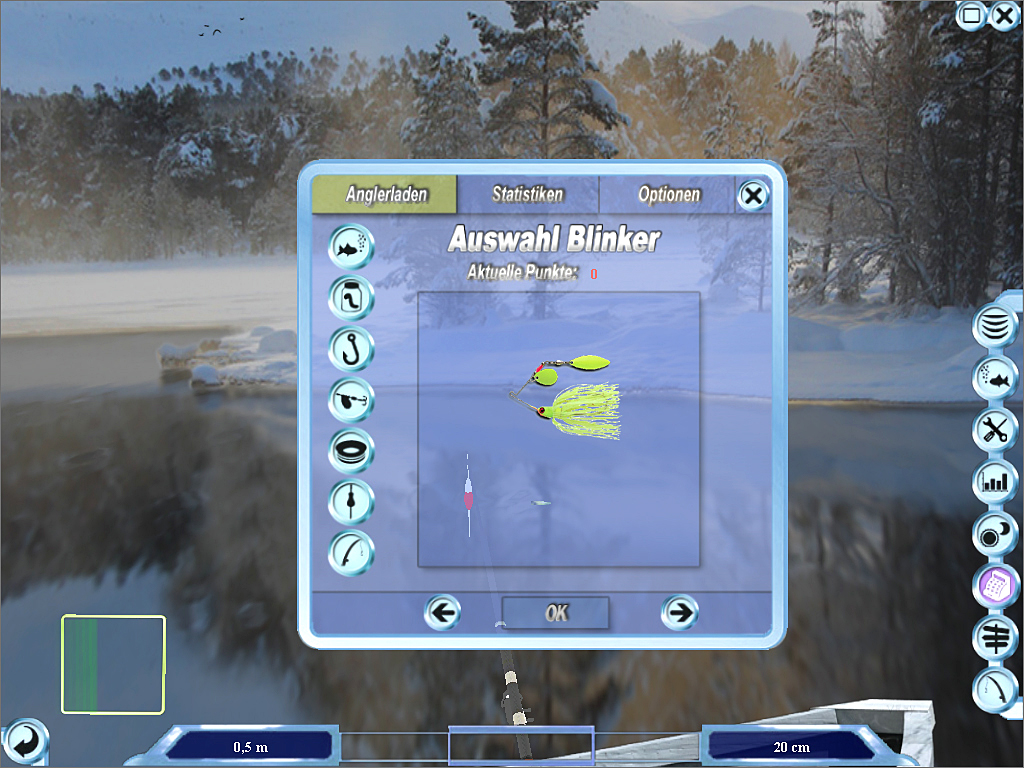Switch to the Statistiken tab
1024x768 pixels.
[x=527, y=194]
